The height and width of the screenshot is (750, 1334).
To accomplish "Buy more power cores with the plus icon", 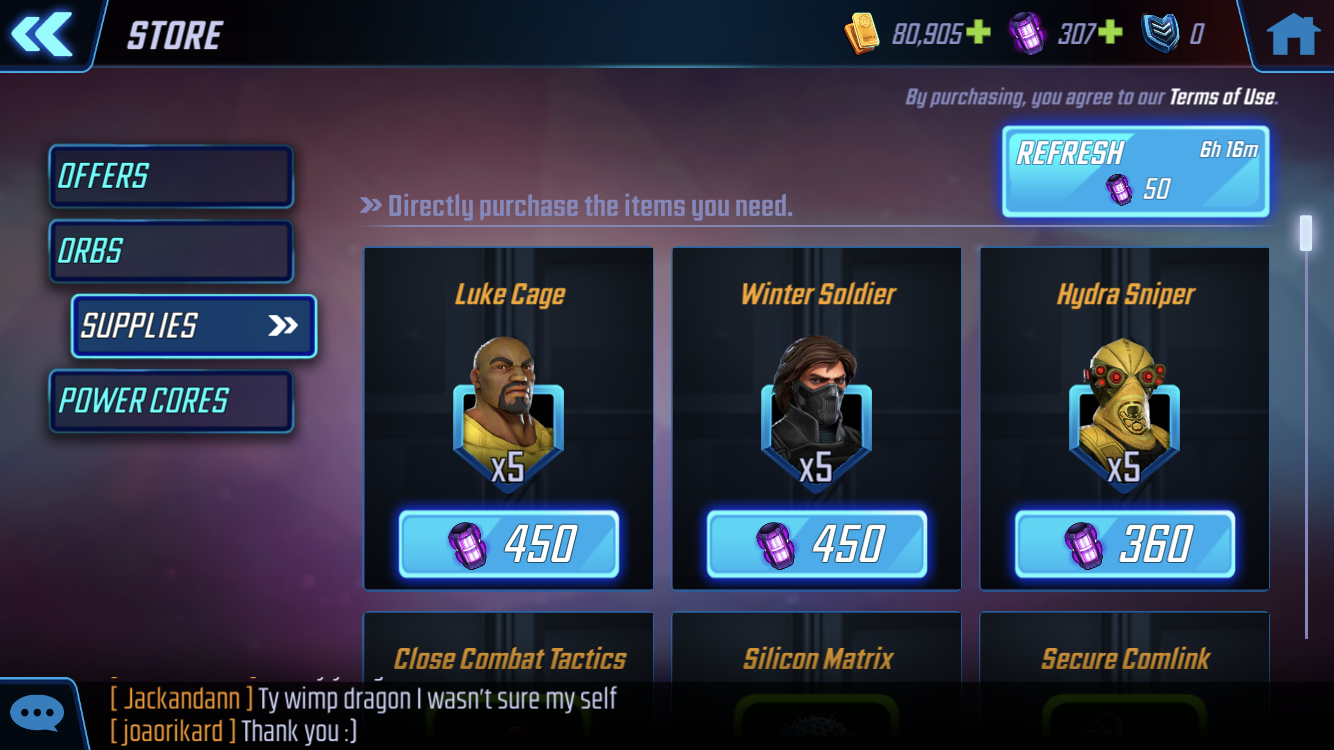I will pos(1111,34).
